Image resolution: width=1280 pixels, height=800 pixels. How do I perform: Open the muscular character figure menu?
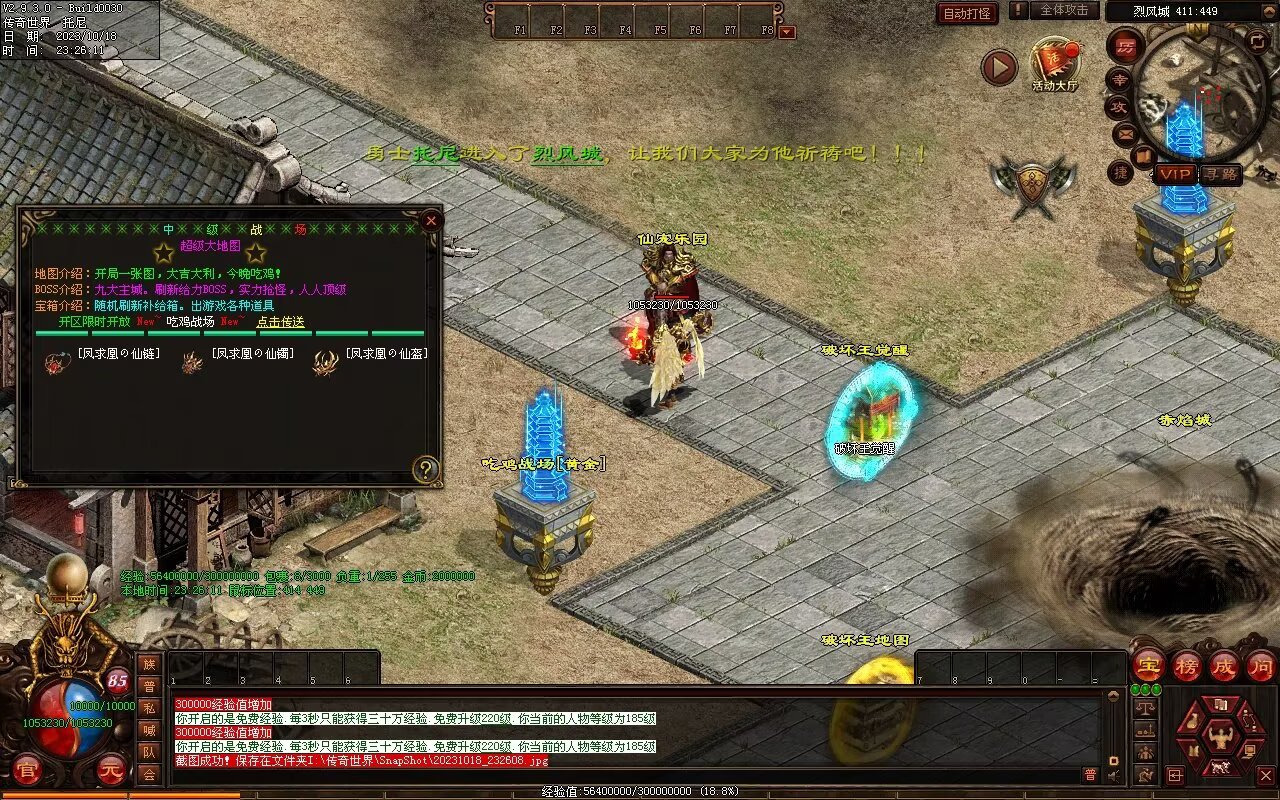pyautogui.click(x=1220, y=739)
